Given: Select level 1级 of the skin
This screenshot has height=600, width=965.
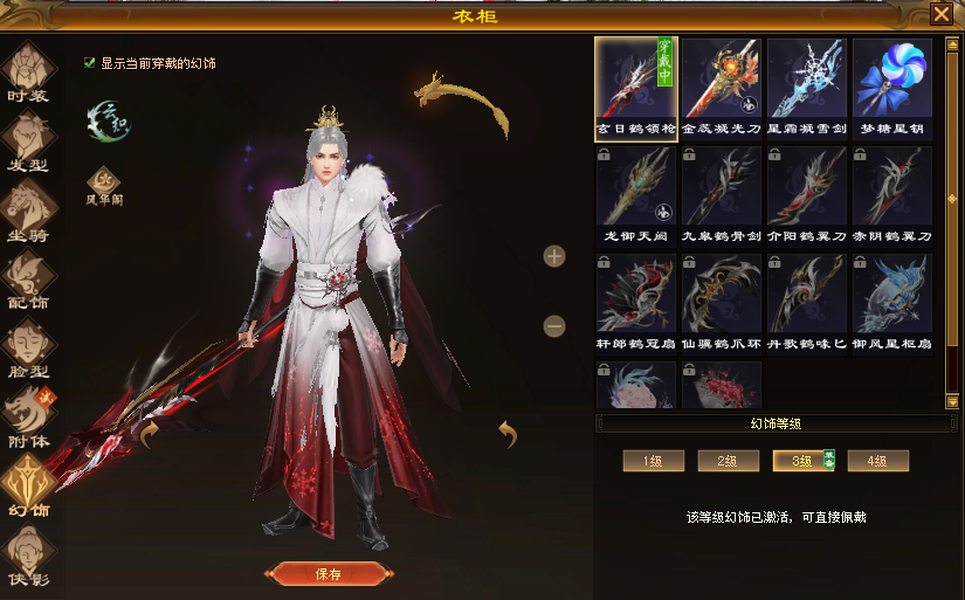Looking at the screenshot, I should (653, 461).
